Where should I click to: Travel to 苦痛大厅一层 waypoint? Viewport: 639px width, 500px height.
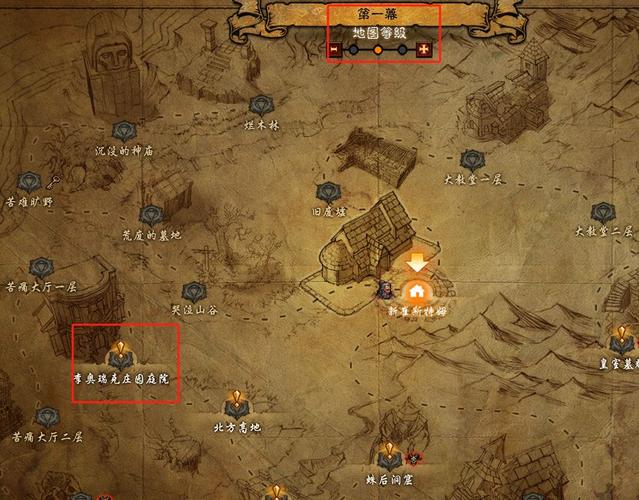pos(40,267)
